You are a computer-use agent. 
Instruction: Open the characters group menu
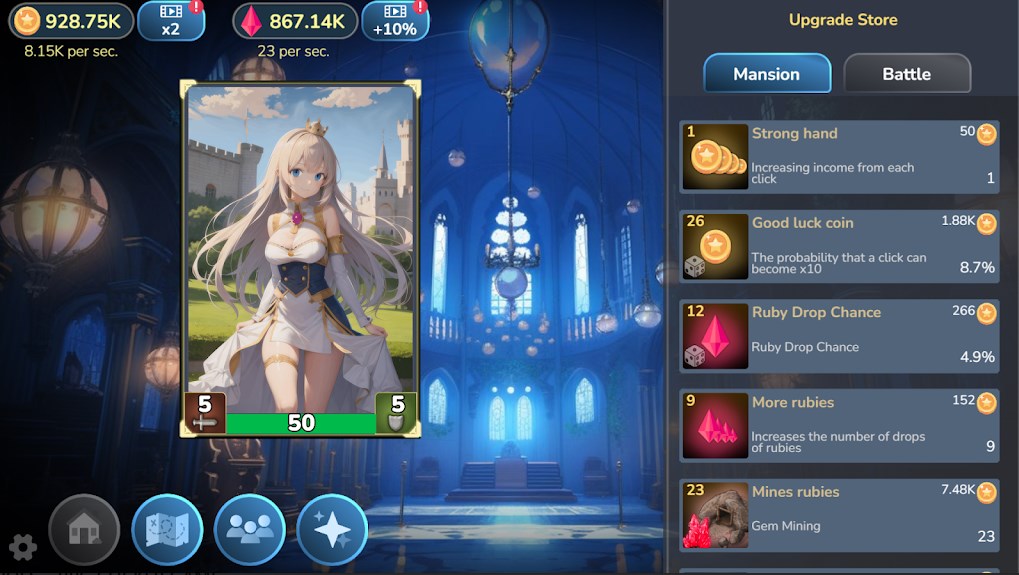(250, 529)
